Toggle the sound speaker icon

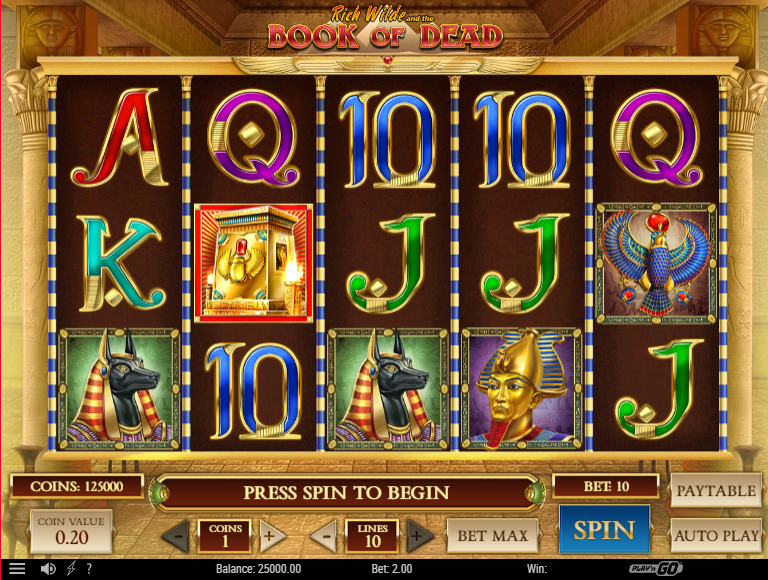47,568
